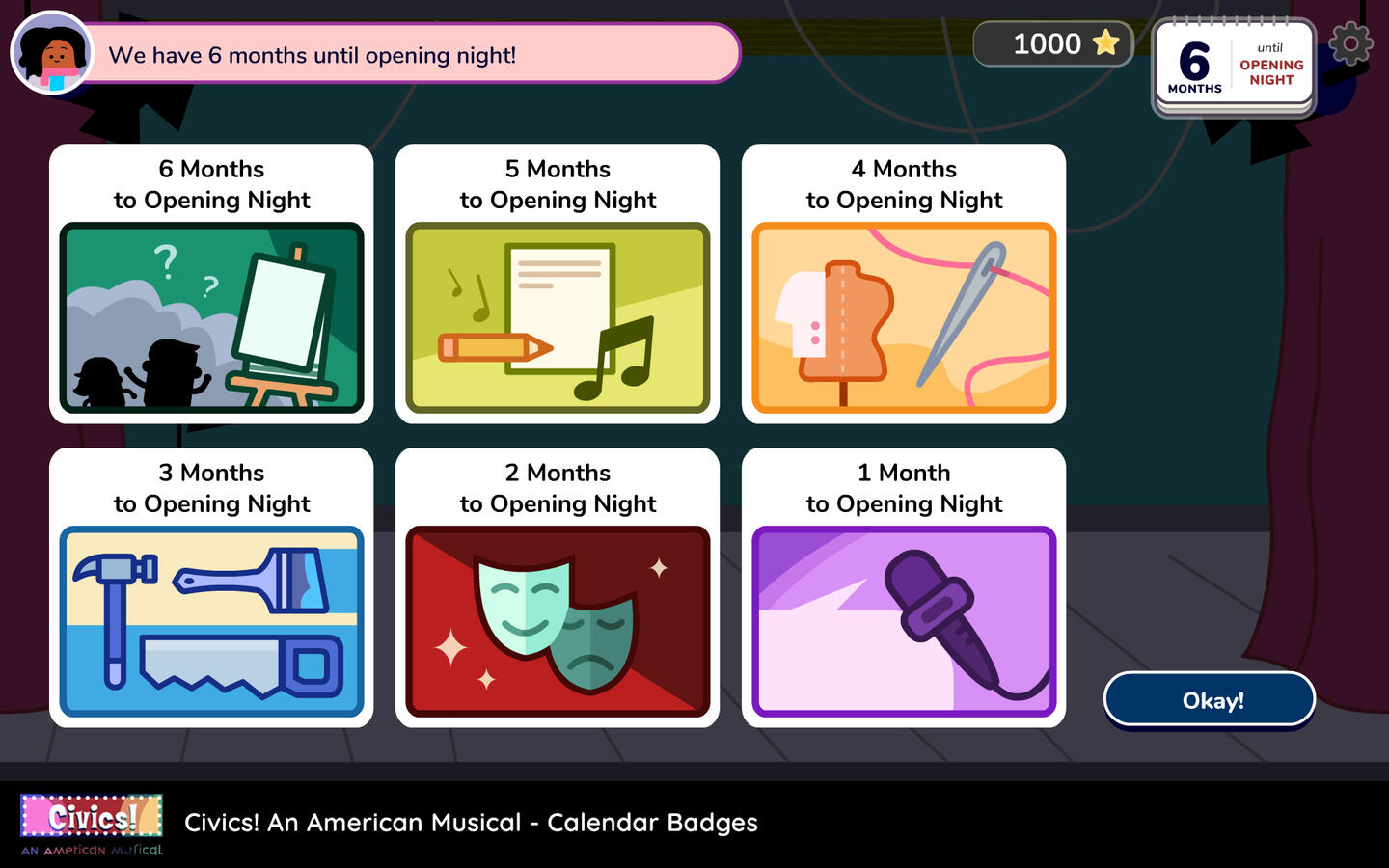Select the 6 Months to Opening Night badge
This screenshot has height=868, width=1389.
tap(211, 285)
